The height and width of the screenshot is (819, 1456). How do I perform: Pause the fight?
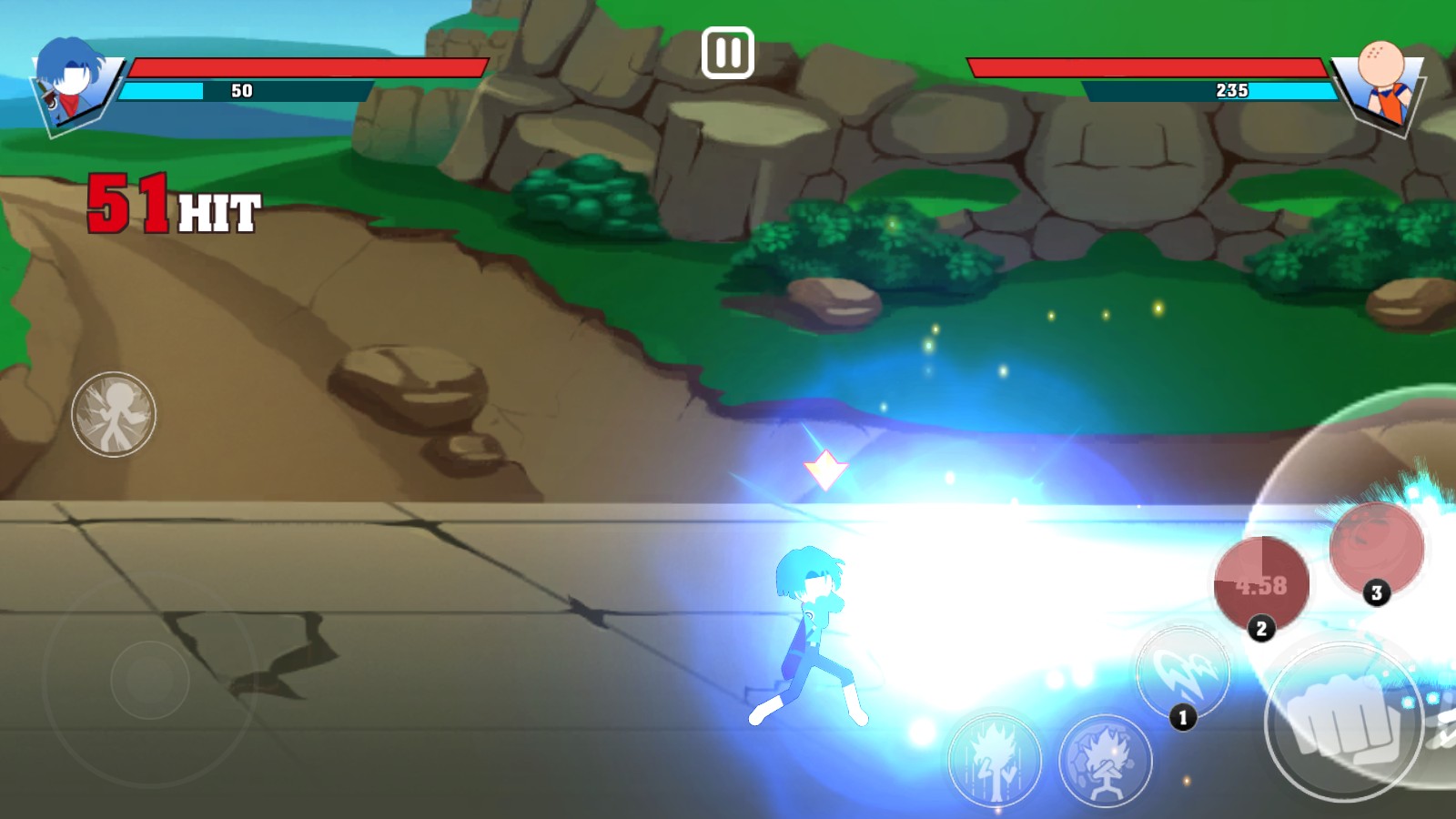pos(727,53)
